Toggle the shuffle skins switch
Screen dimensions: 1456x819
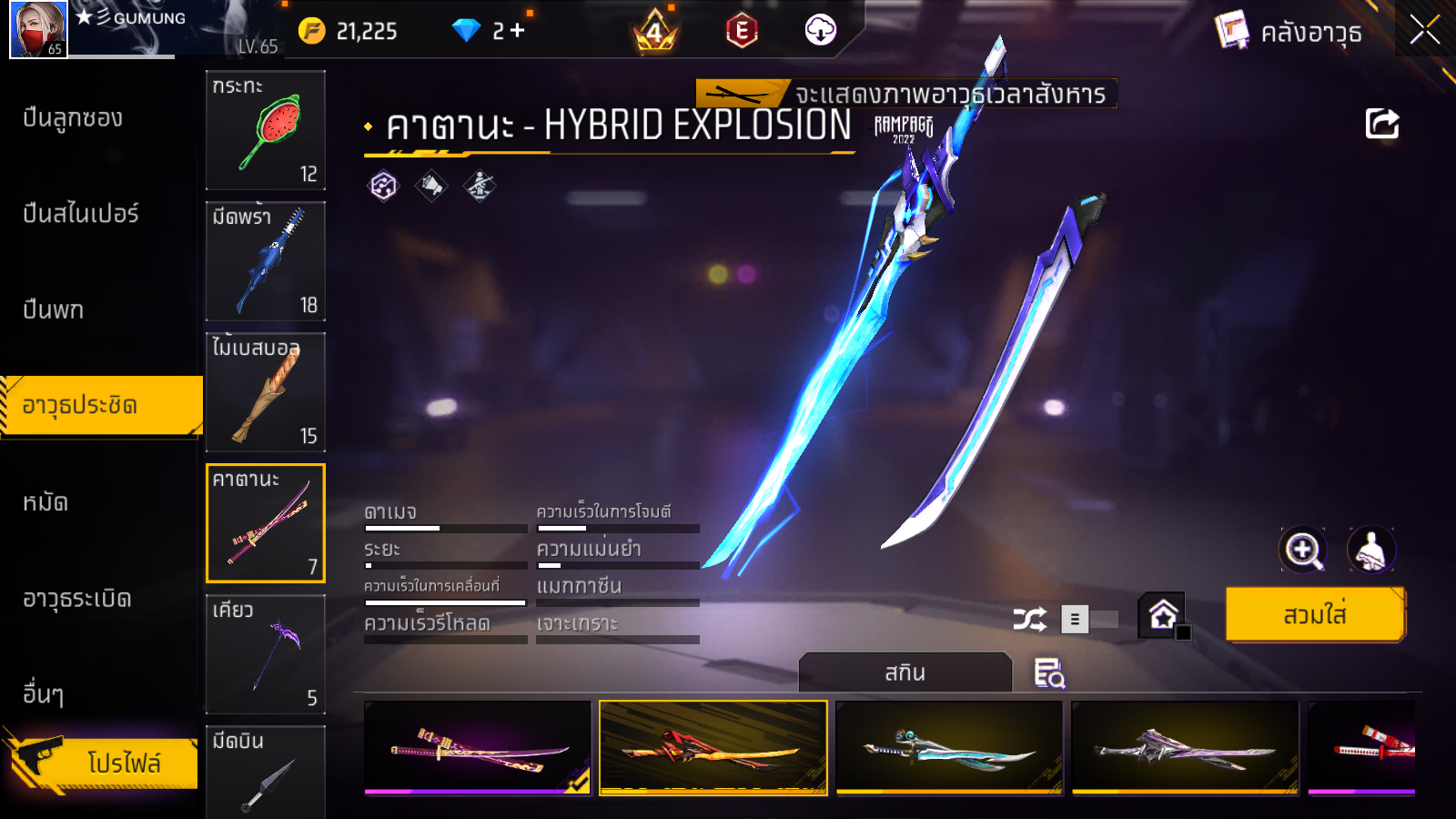[x=1090, y=620]
